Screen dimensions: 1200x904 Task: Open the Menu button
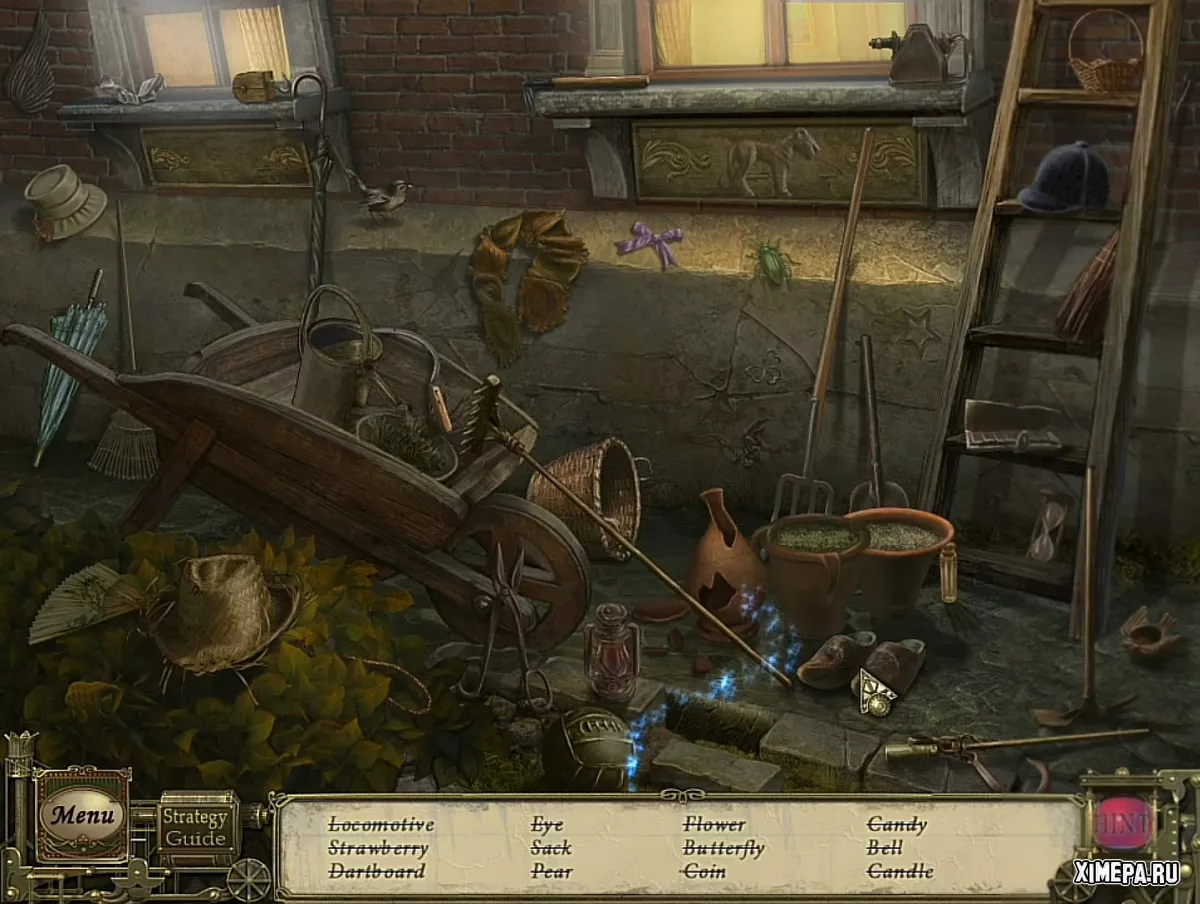click(x=82, y=815)
